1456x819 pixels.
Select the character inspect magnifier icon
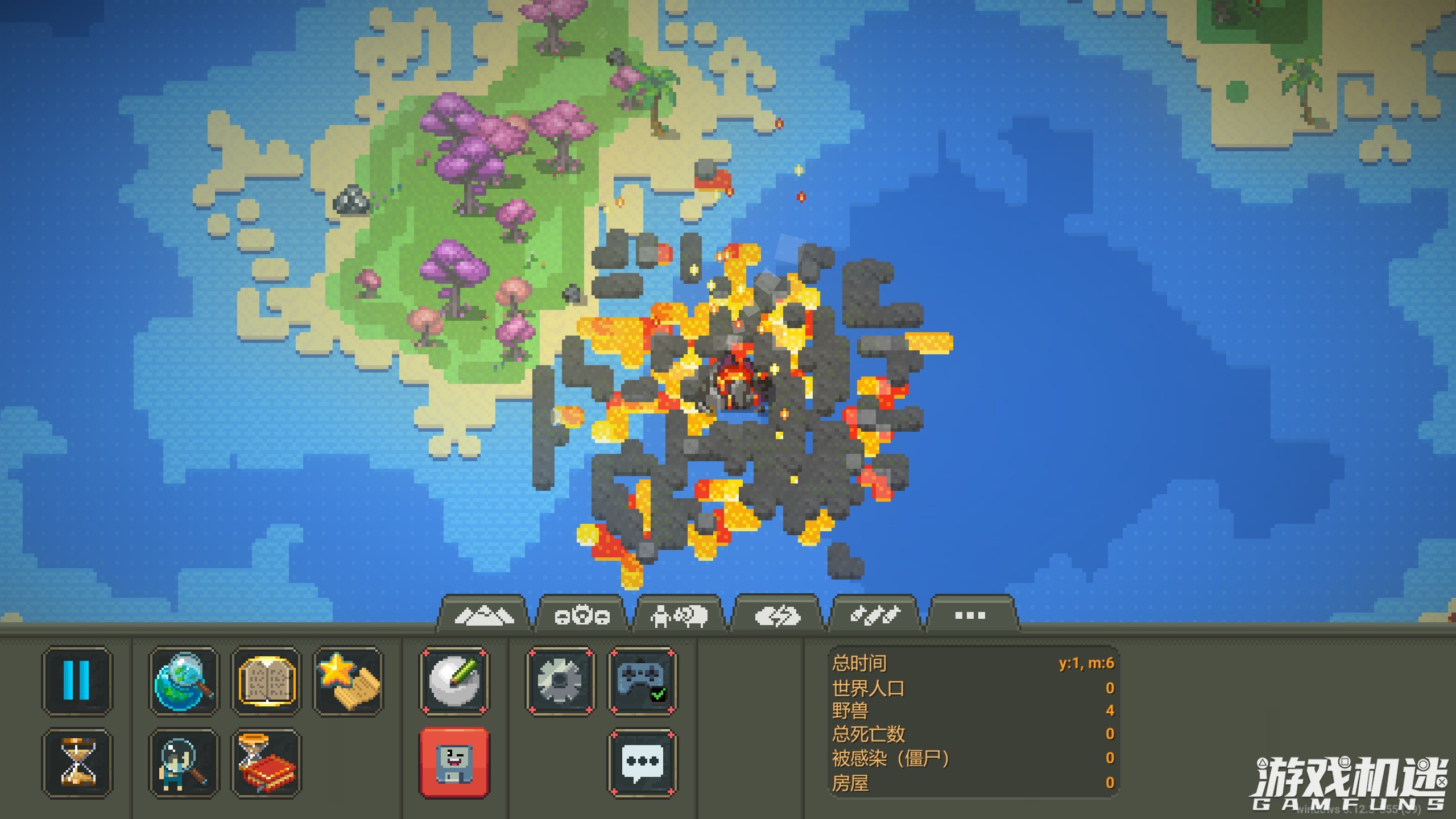click(183, 762)
